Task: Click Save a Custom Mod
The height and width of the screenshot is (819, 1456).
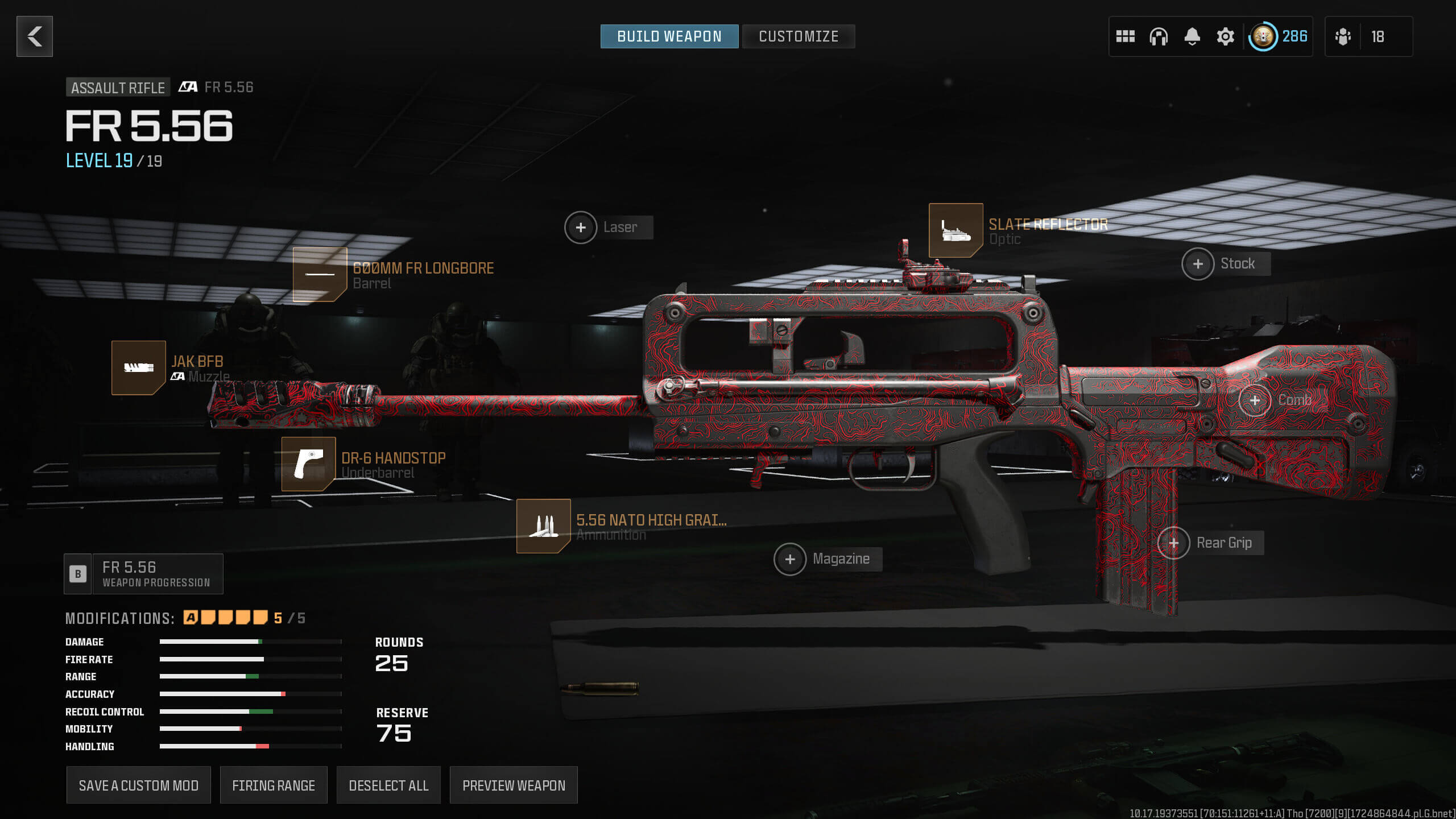Action: pyautogui.click(x=138, y=785)
